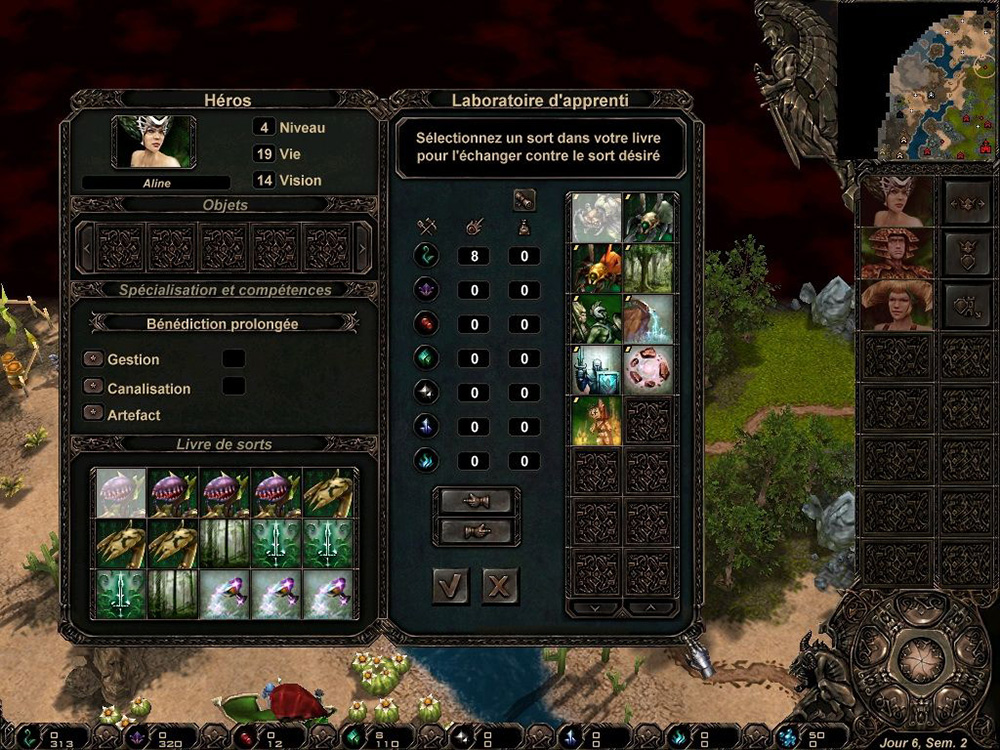Choose the armored knight with shield spell
This screenshot has width=1000, height=750.
pyautogui.click(x=597, y=370)
